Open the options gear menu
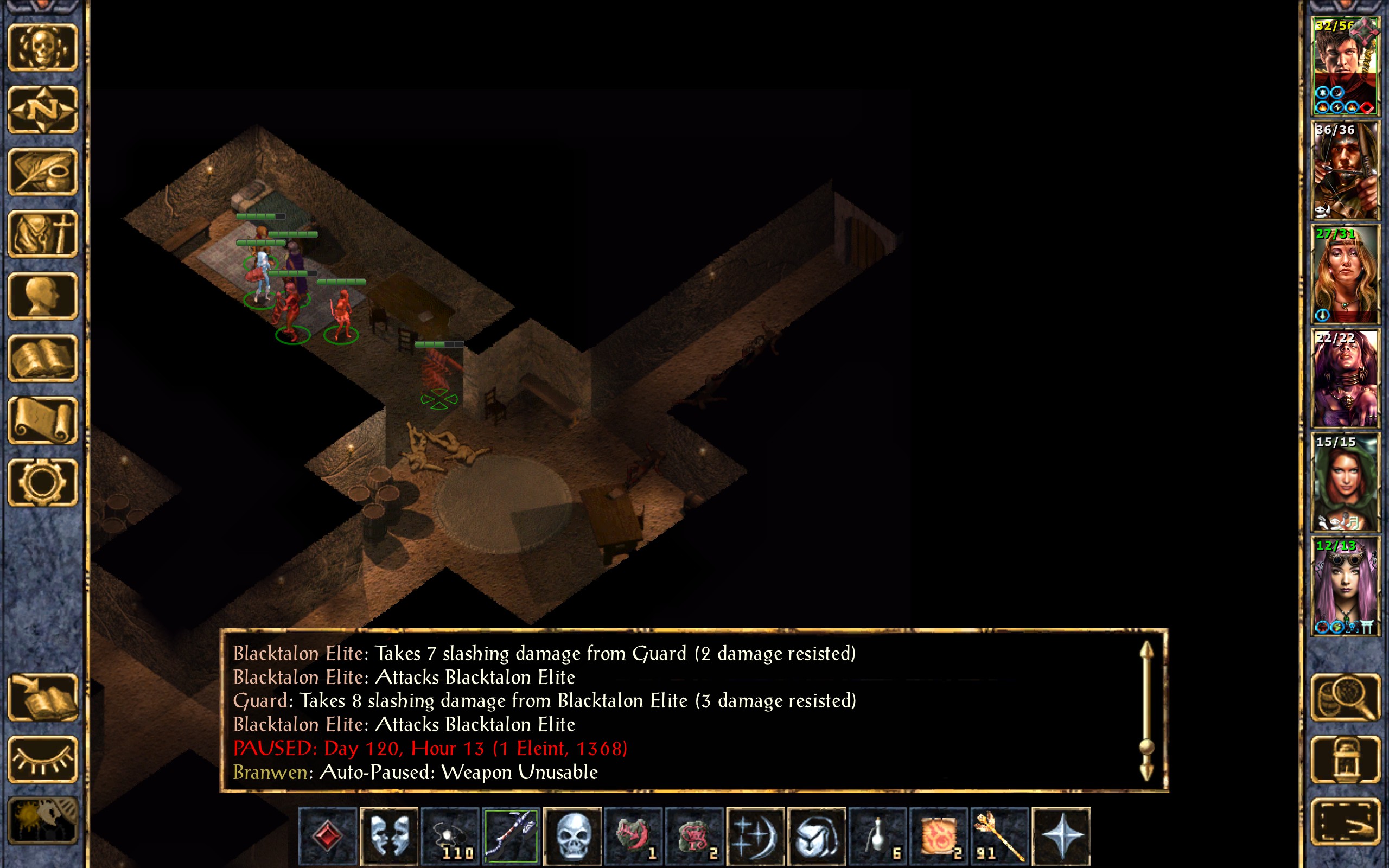 coord(42,483)
